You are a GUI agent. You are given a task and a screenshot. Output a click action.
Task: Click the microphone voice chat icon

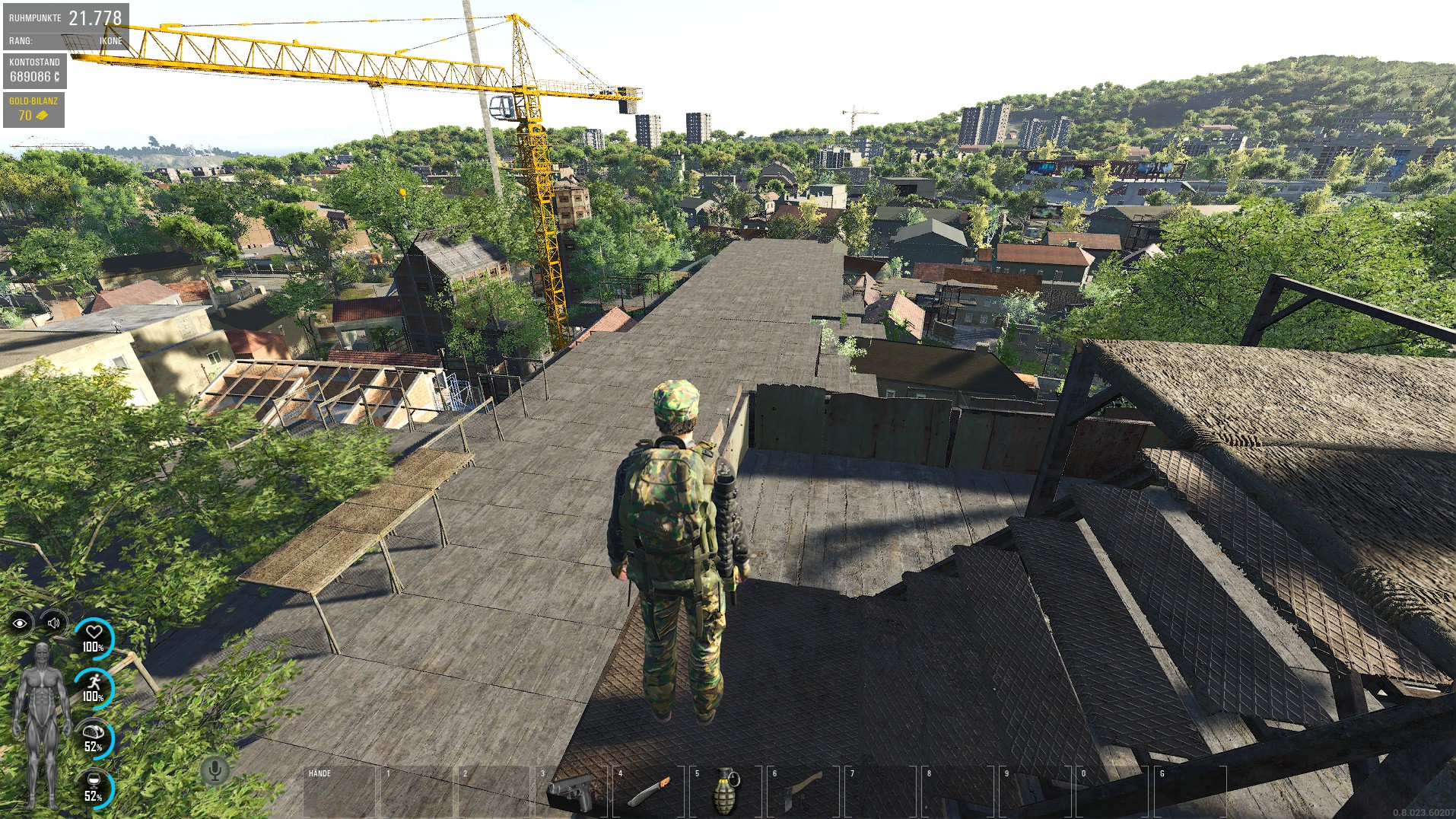215,770
